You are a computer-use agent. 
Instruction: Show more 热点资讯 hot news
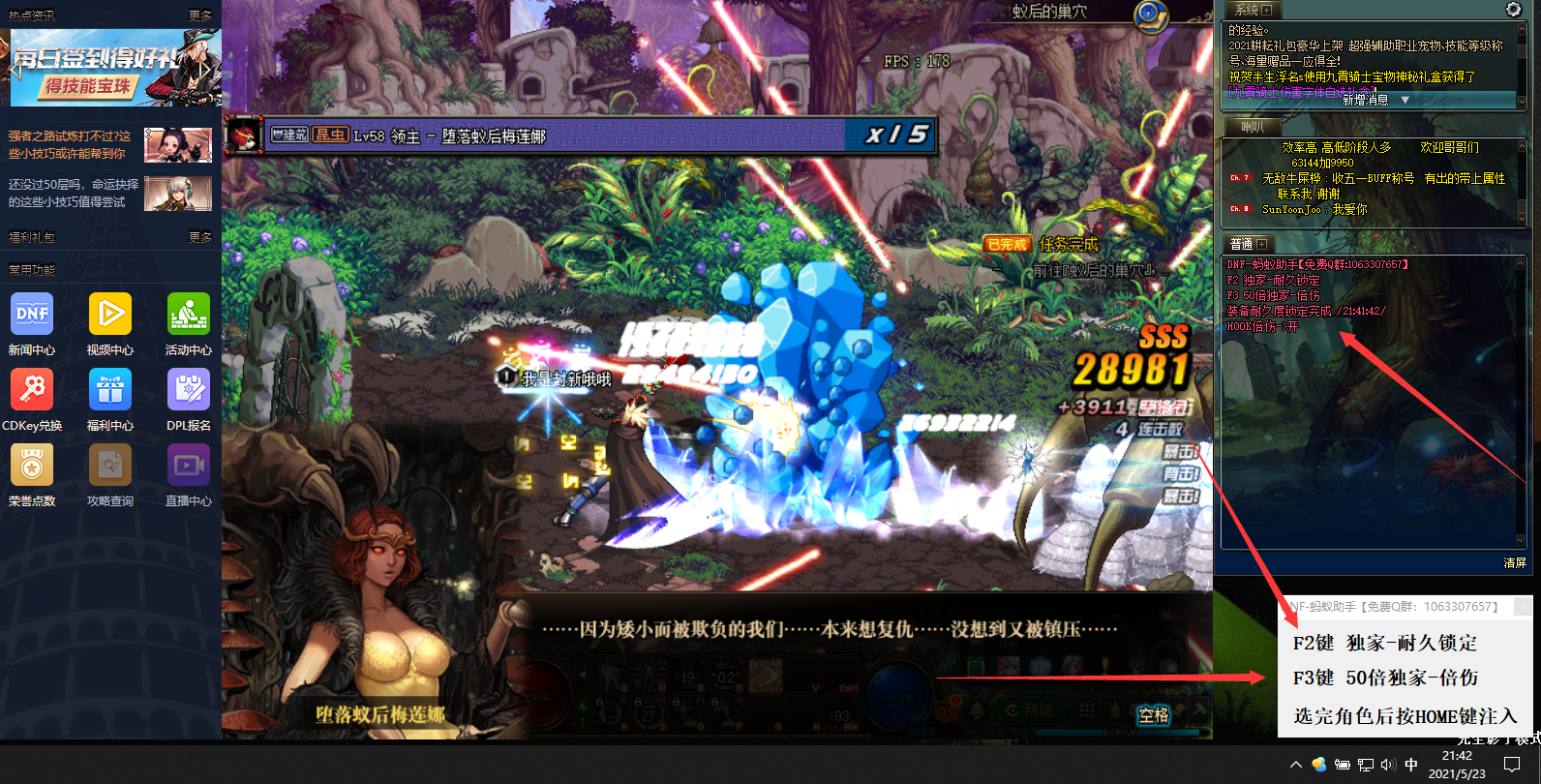point(200,15)
